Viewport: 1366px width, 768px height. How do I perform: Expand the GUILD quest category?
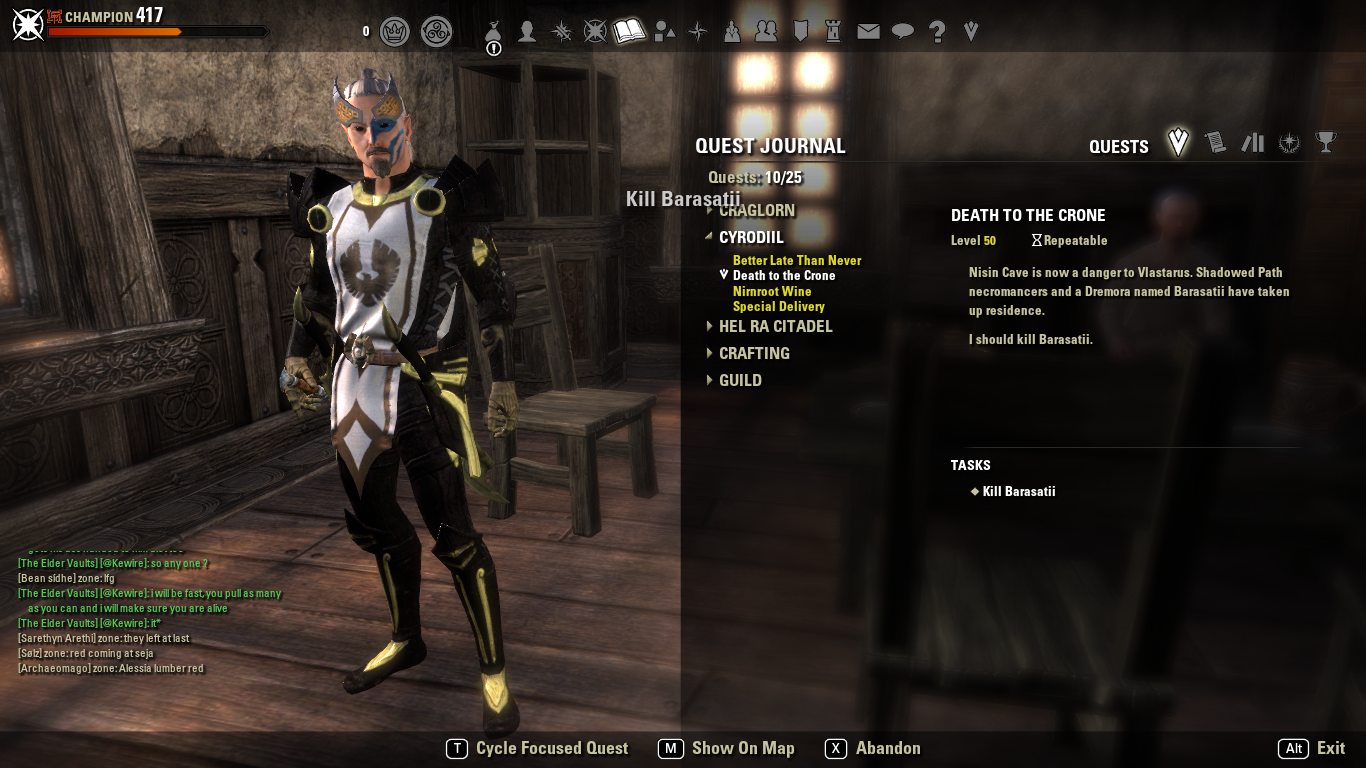point(740,380)
